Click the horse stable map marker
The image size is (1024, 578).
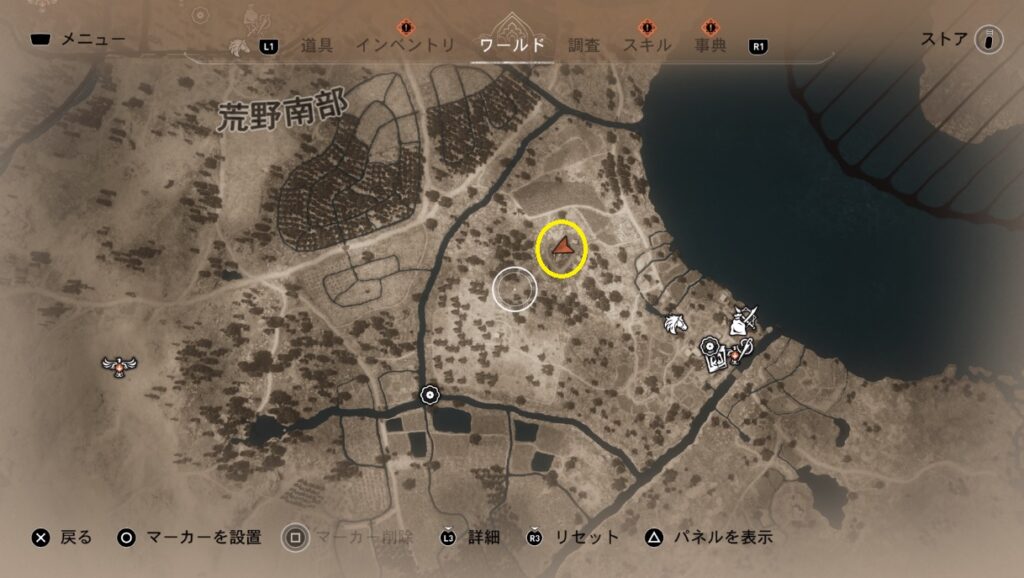pyautogui.click(x=676, y=323)
